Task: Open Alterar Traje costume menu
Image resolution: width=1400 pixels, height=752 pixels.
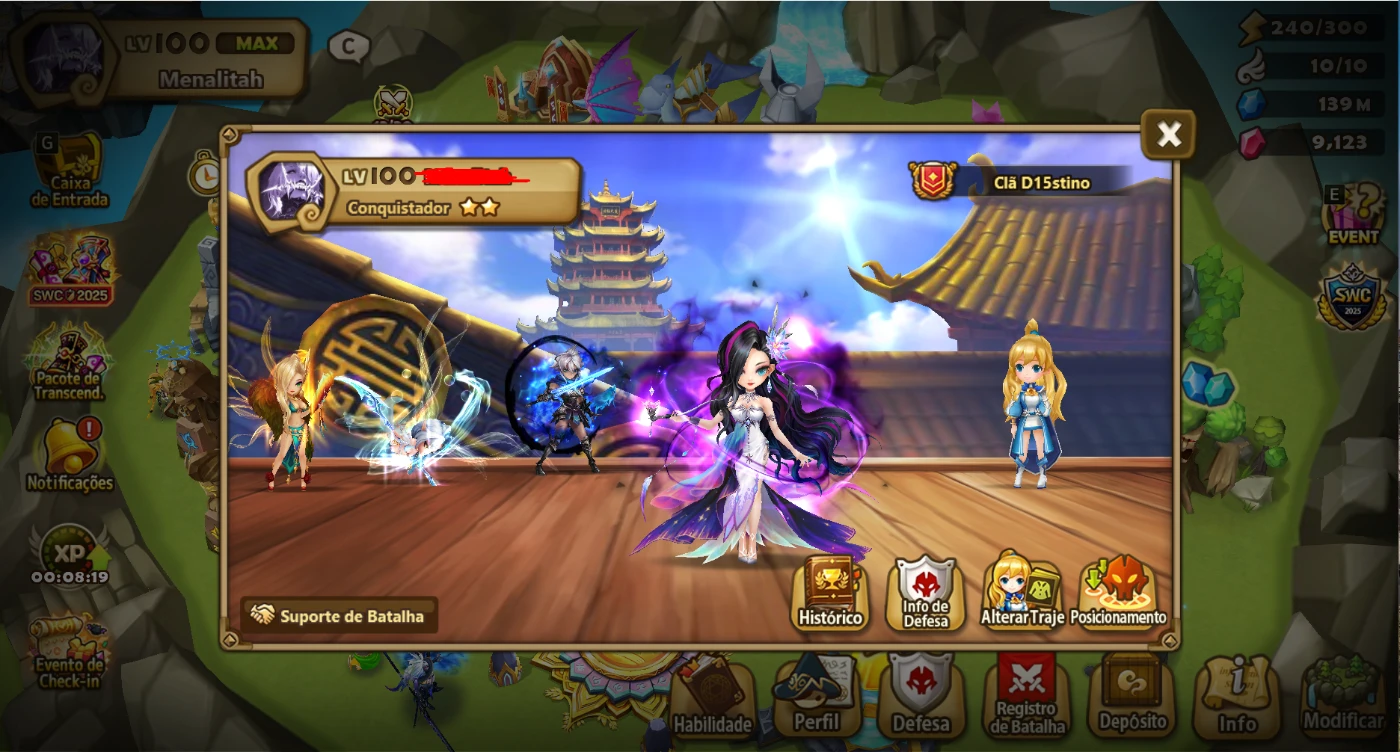Action: [1019, 590]
